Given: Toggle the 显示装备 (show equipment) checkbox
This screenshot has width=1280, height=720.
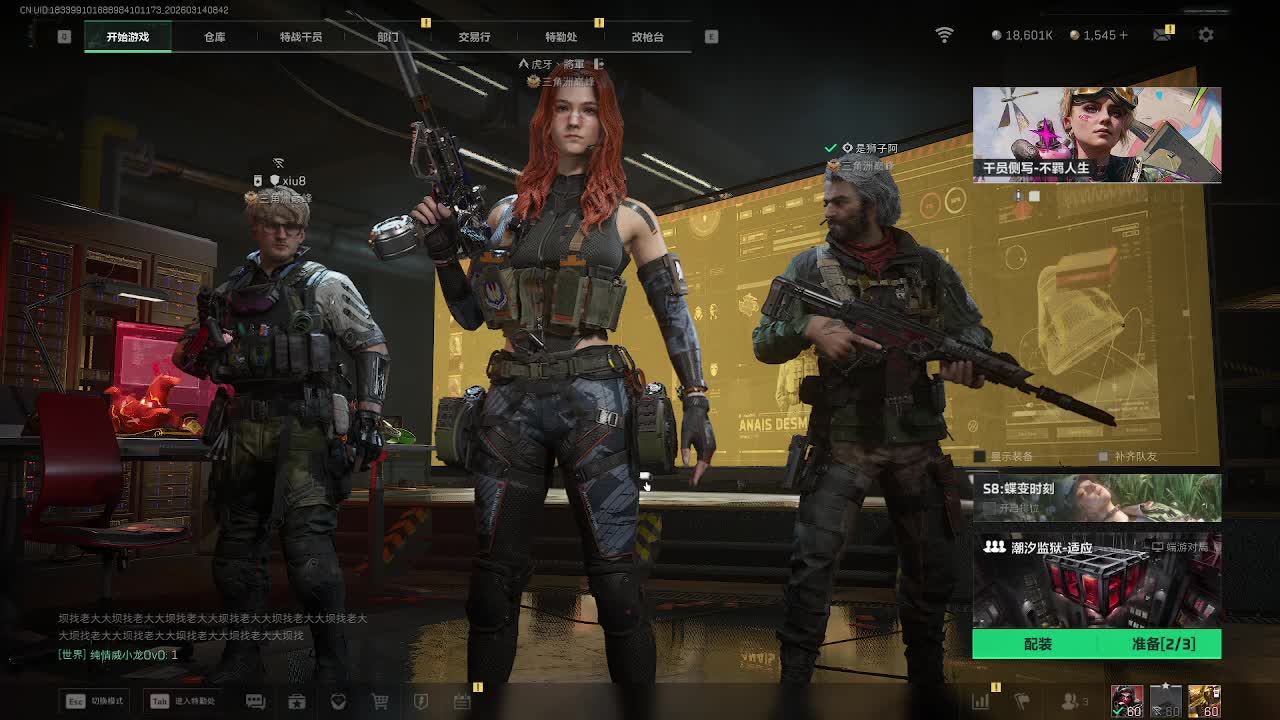Looking at the screenshot, I should click(981, 457).
